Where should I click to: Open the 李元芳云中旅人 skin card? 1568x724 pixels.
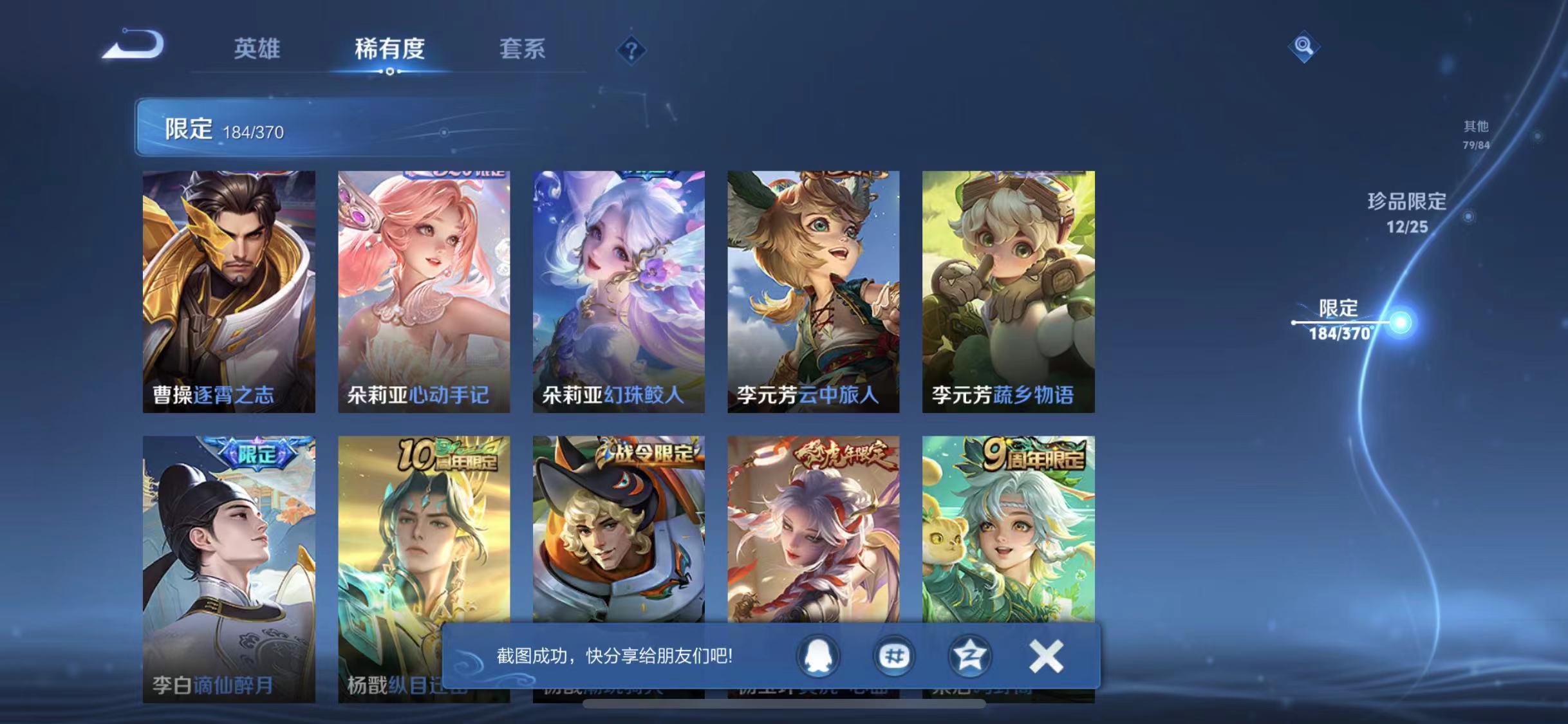pyautogui.click(x=814, y=290)
